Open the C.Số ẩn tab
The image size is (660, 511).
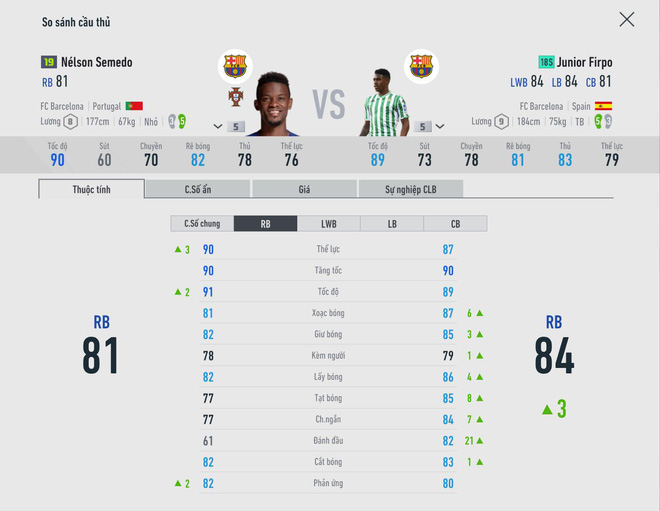[198, 189]
